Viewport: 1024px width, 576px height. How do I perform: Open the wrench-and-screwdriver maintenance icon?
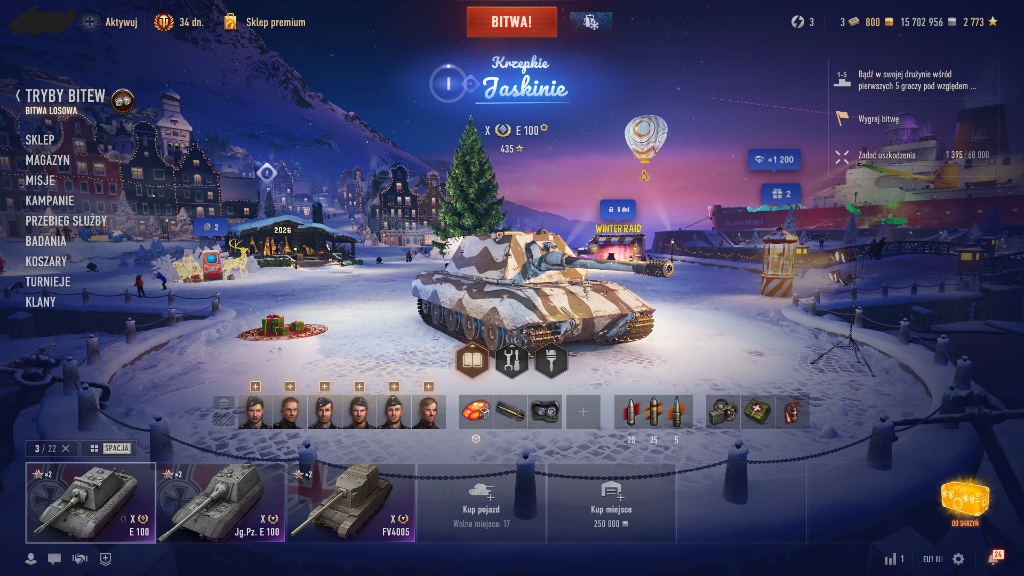point(511,360)
